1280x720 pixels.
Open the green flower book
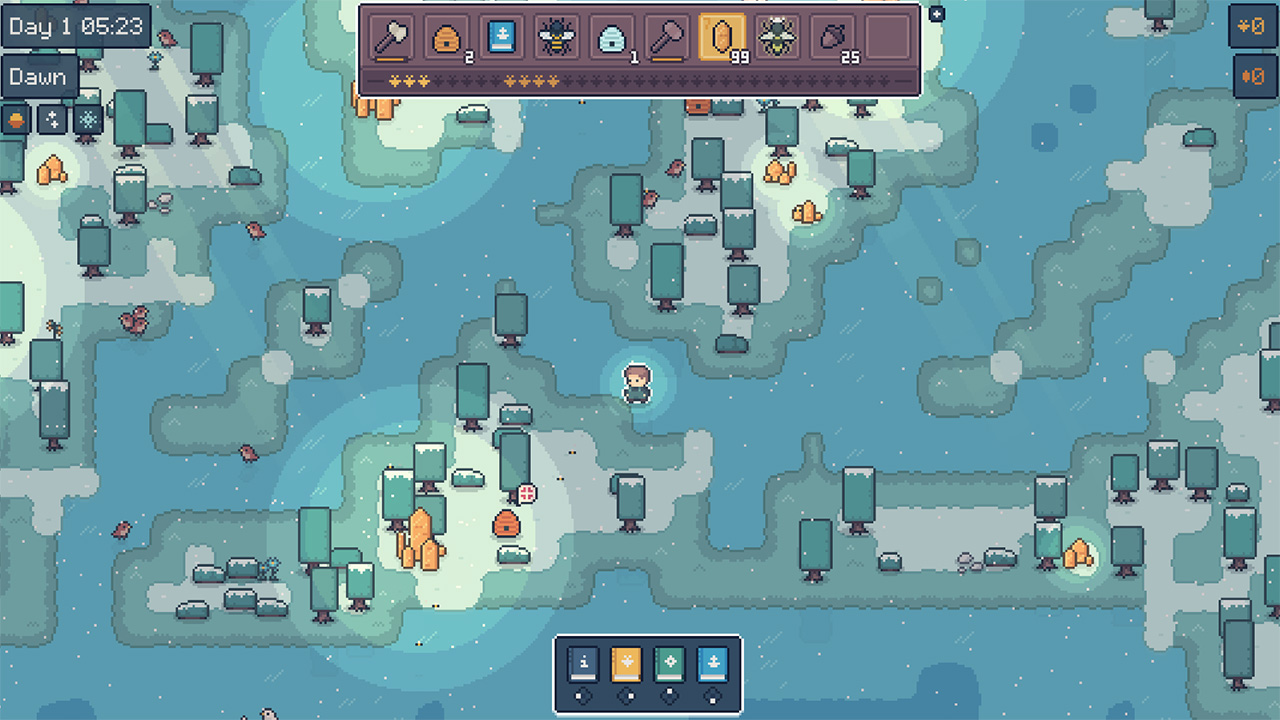pos(669,663)
